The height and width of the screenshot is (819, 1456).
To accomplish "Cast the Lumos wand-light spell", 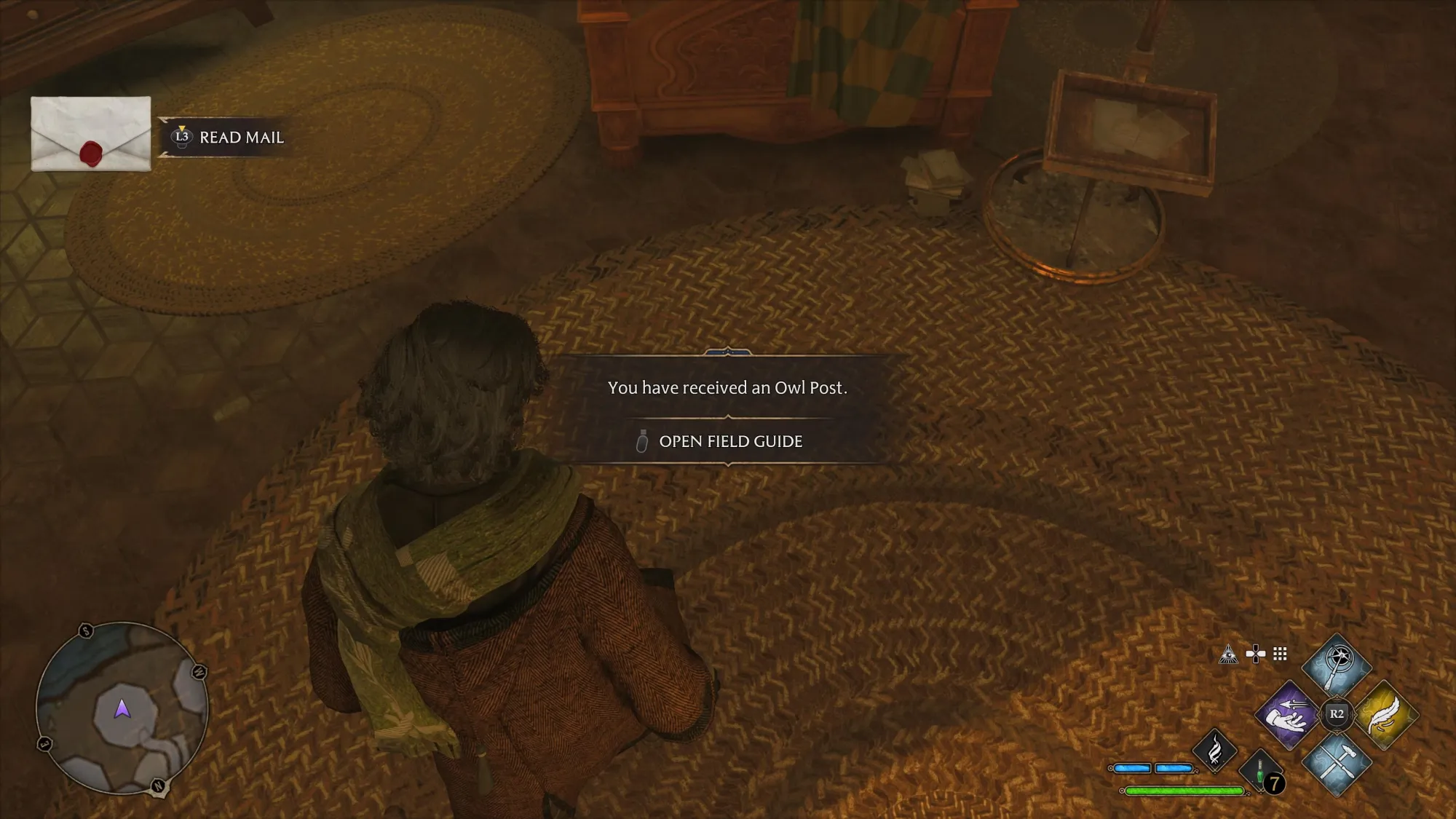I will [1337, 665].
